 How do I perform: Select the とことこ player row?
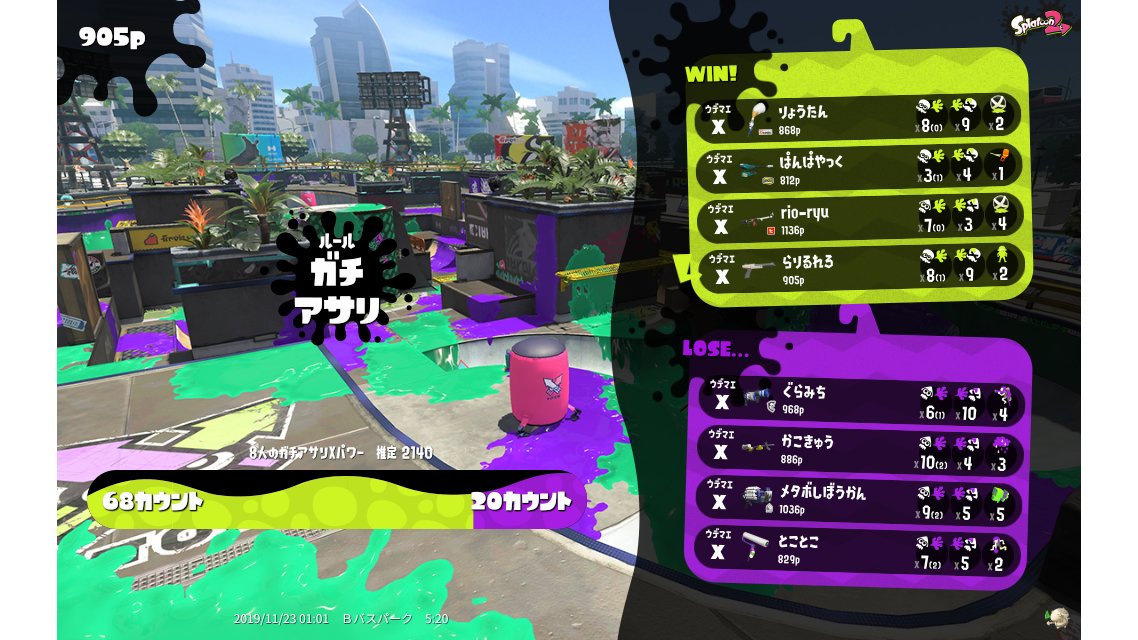pos(858,551)
